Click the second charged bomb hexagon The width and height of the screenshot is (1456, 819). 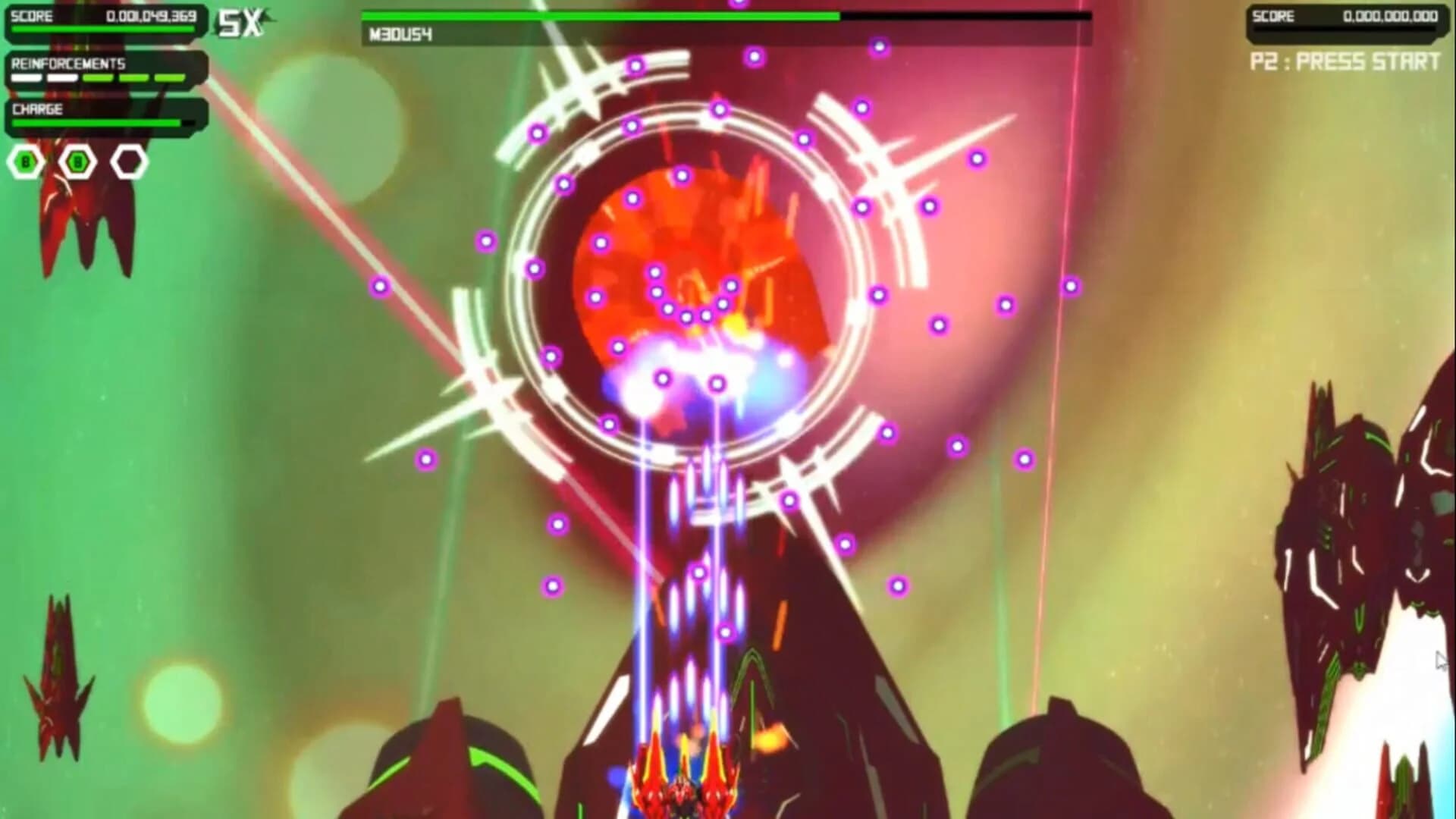pyautogui.click(x=77, y=162)
